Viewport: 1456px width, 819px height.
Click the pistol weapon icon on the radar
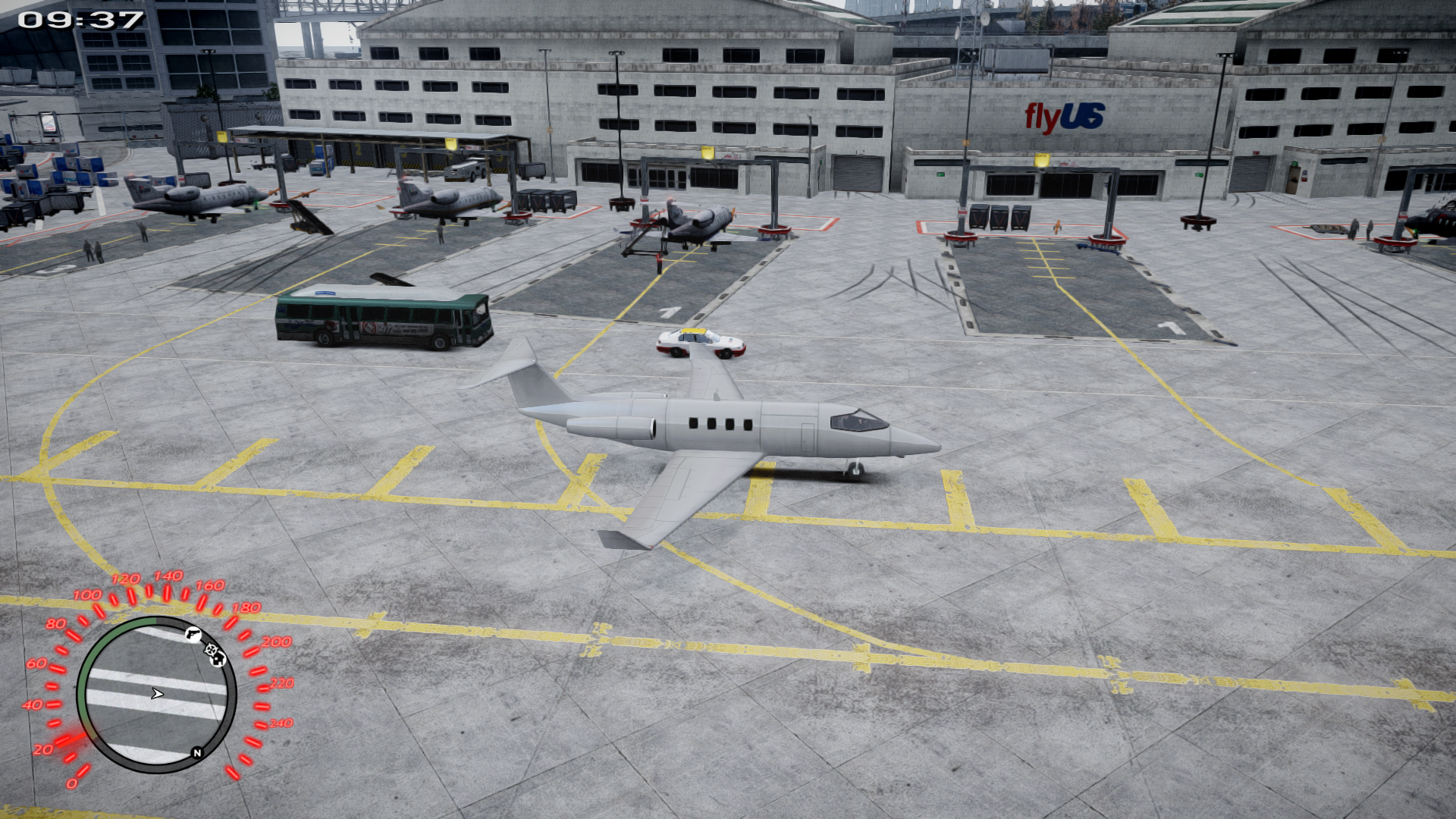(x=193, y=633)
